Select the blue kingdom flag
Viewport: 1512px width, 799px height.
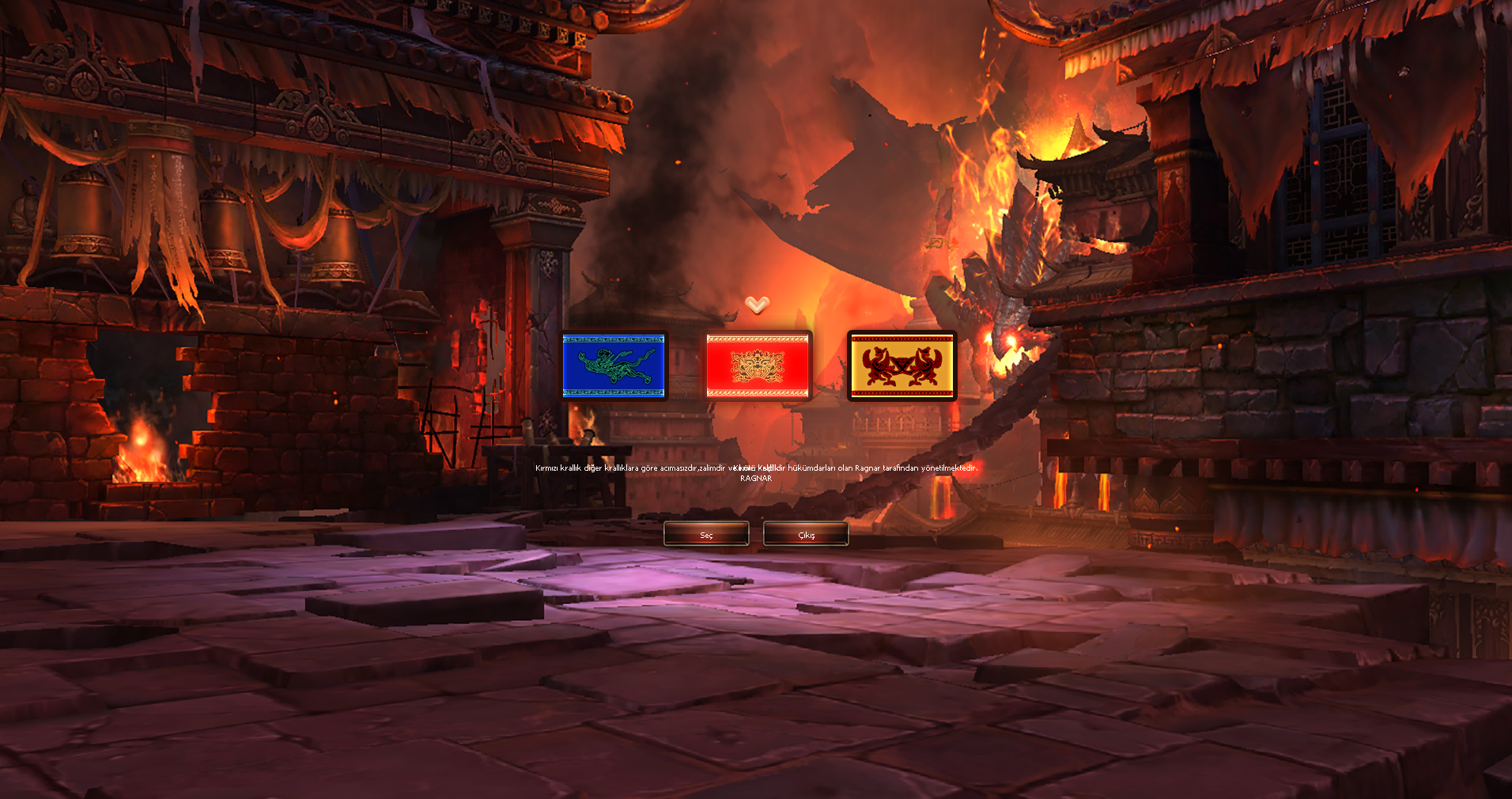pyautogui.click(x=614, y=365)
